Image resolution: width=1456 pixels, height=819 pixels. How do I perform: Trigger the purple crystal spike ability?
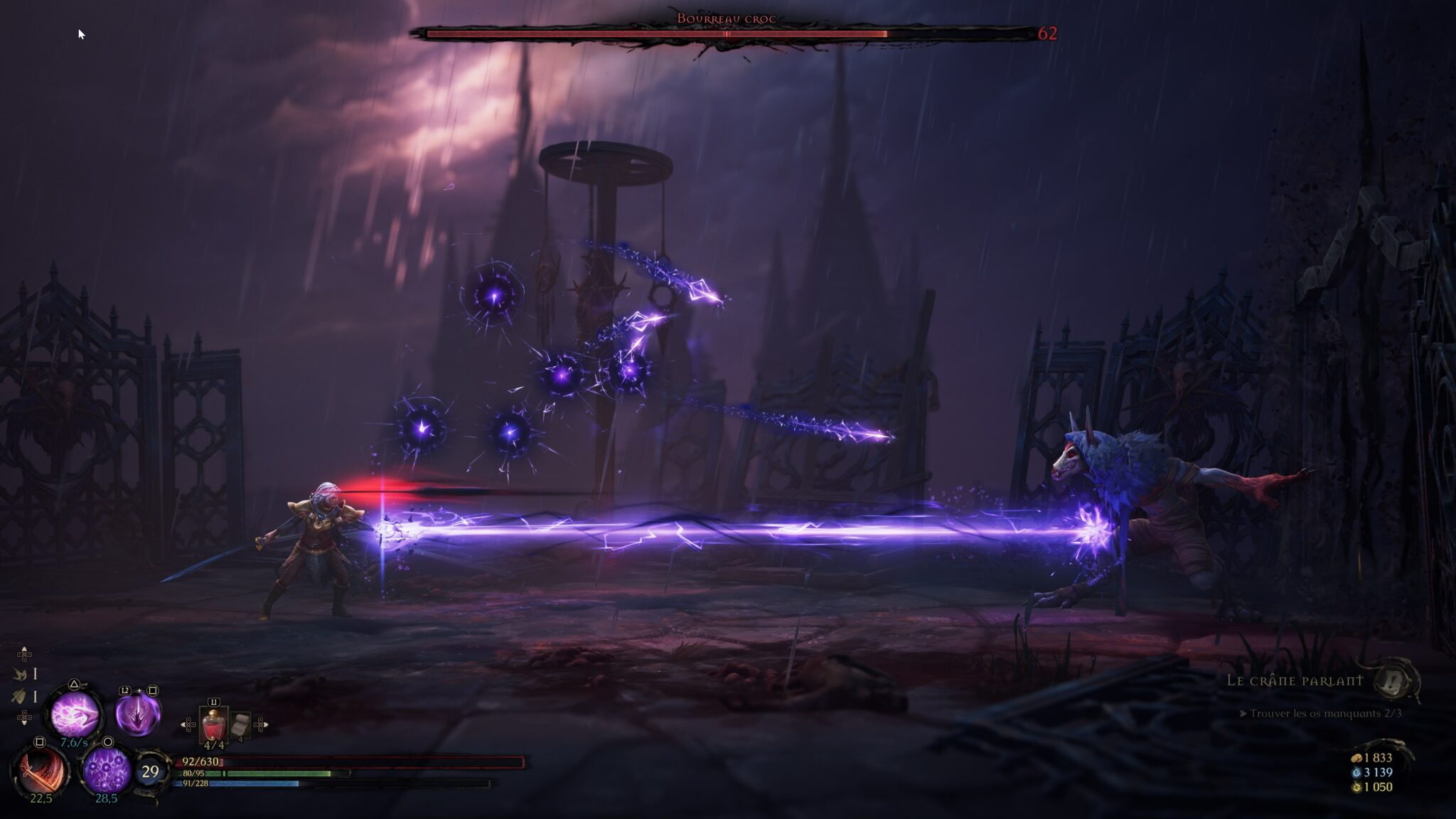137,714
